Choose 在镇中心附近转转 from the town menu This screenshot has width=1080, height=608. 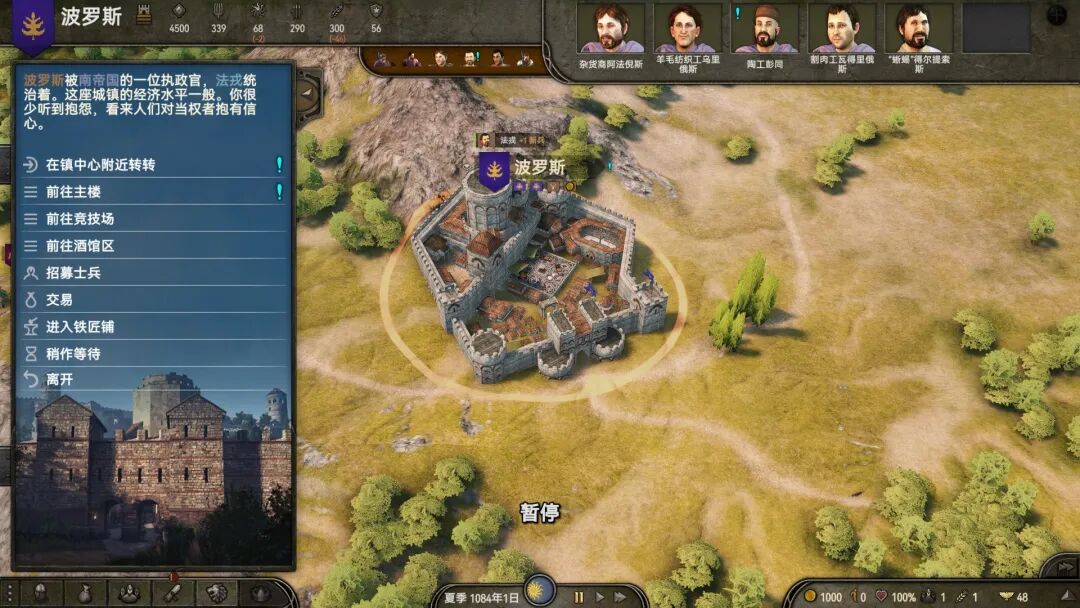coord(100,165)
